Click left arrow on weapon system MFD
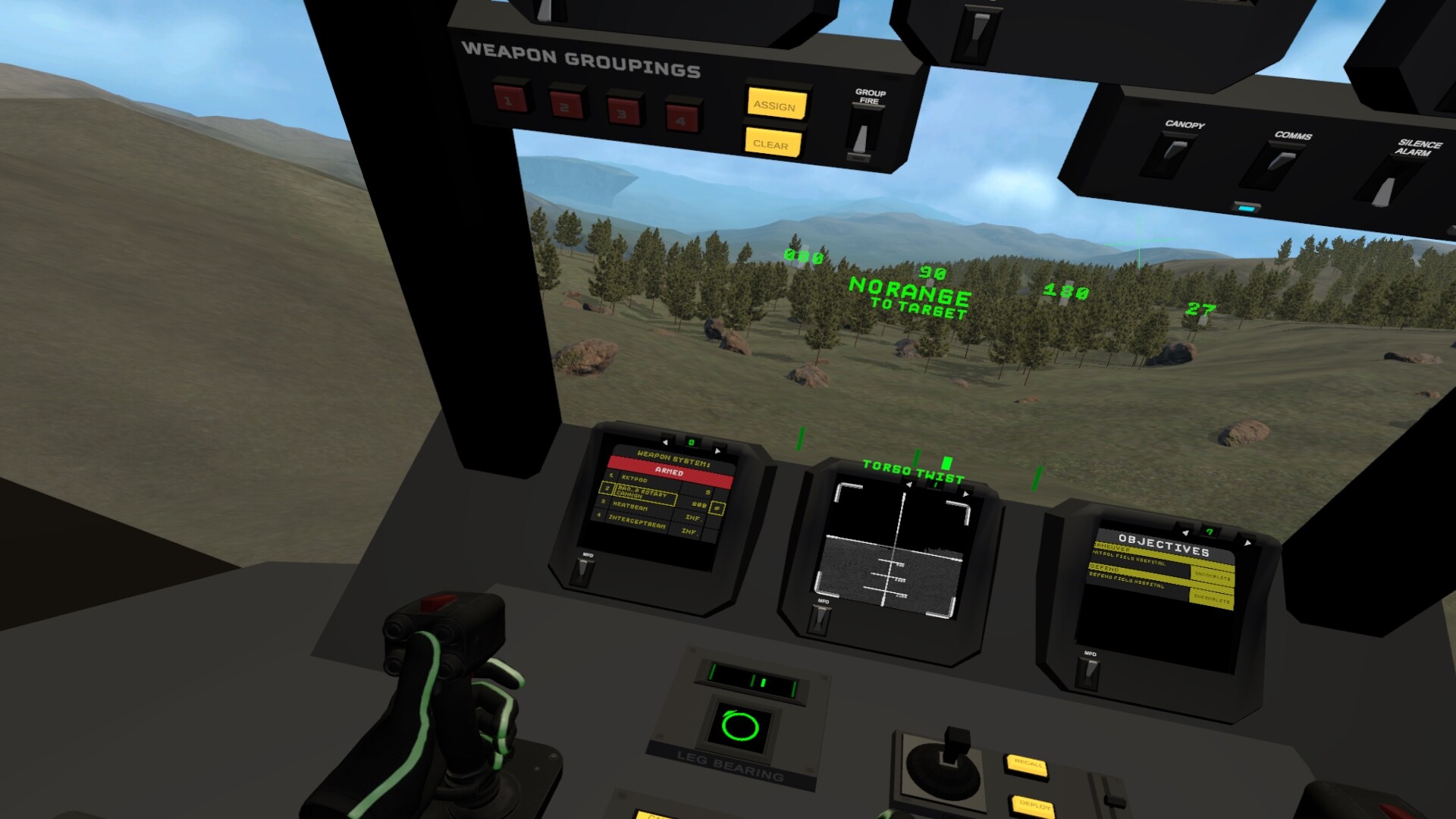 [665, 443]
